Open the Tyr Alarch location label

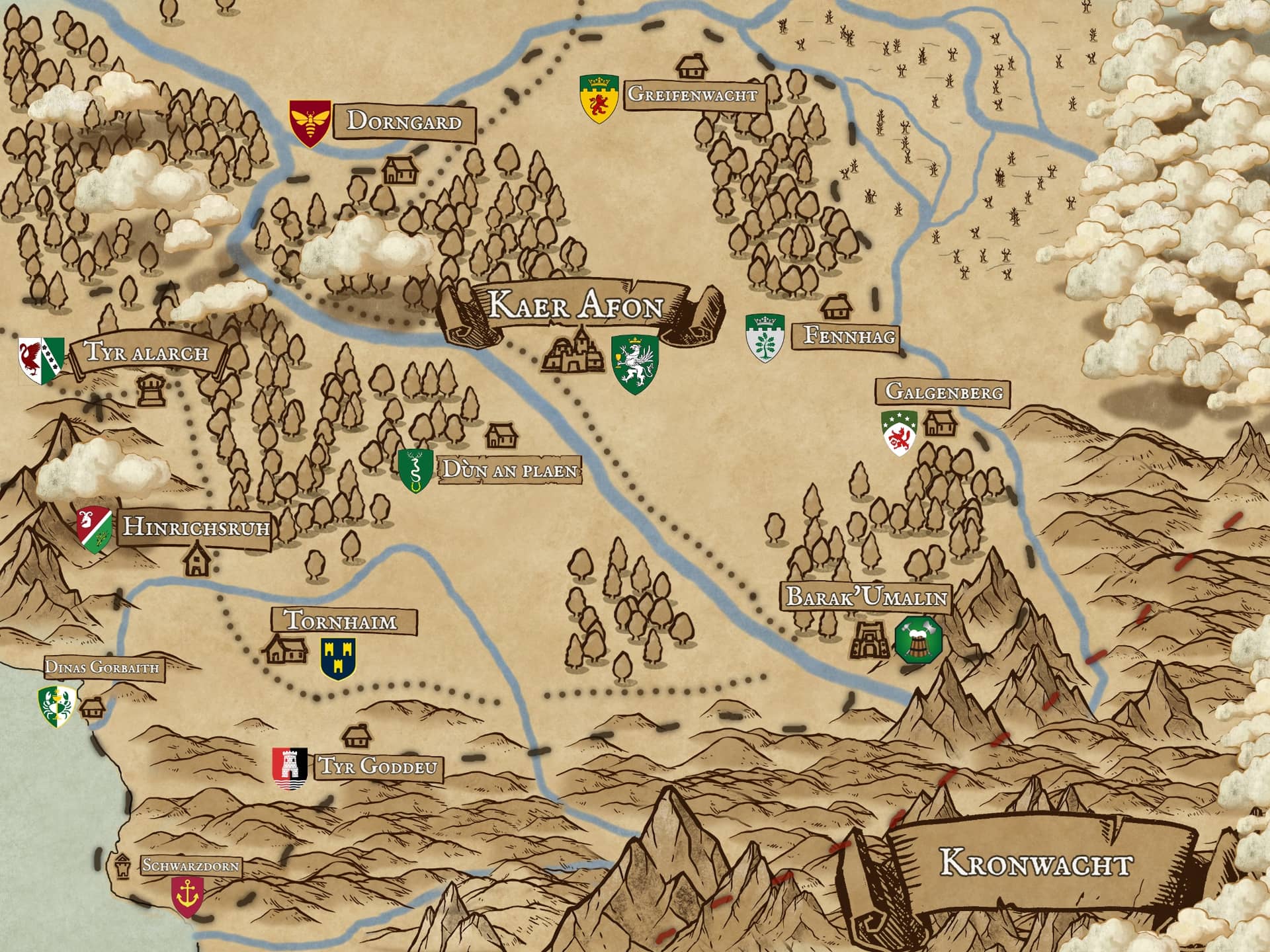147,352
